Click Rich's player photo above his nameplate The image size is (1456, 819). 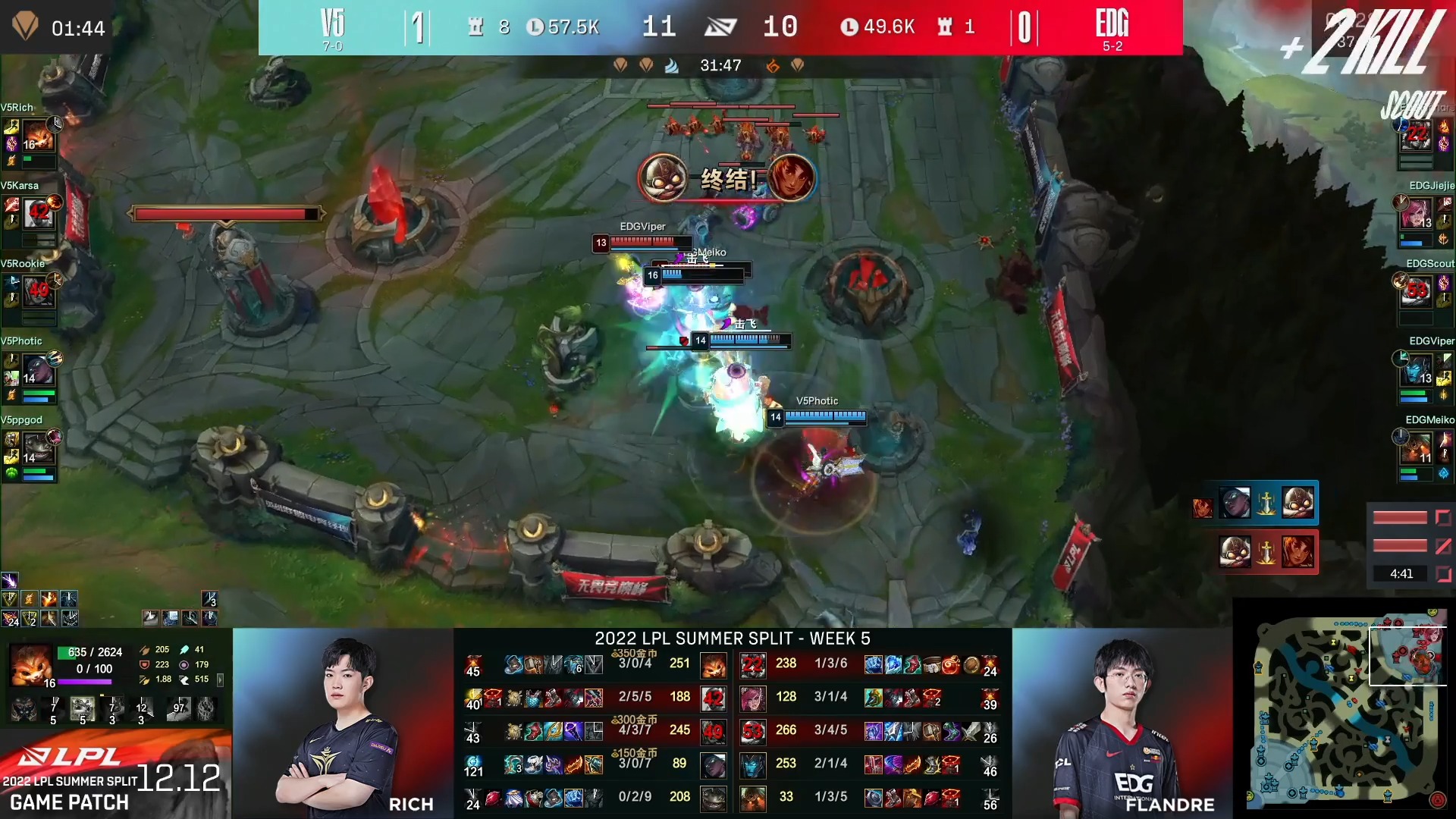[345, 720]
